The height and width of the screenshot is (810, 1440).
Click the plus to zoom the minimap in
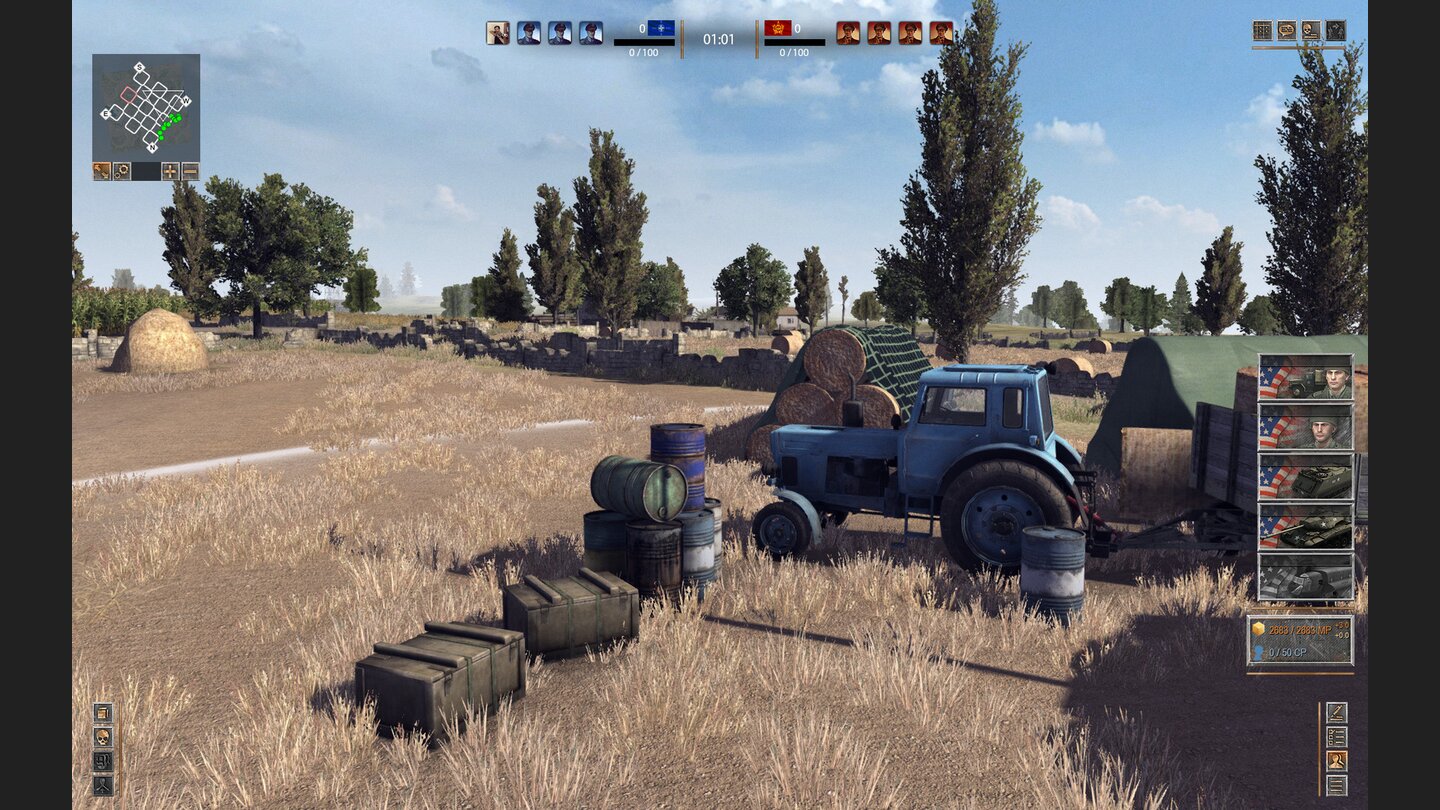tap(170, 171)
